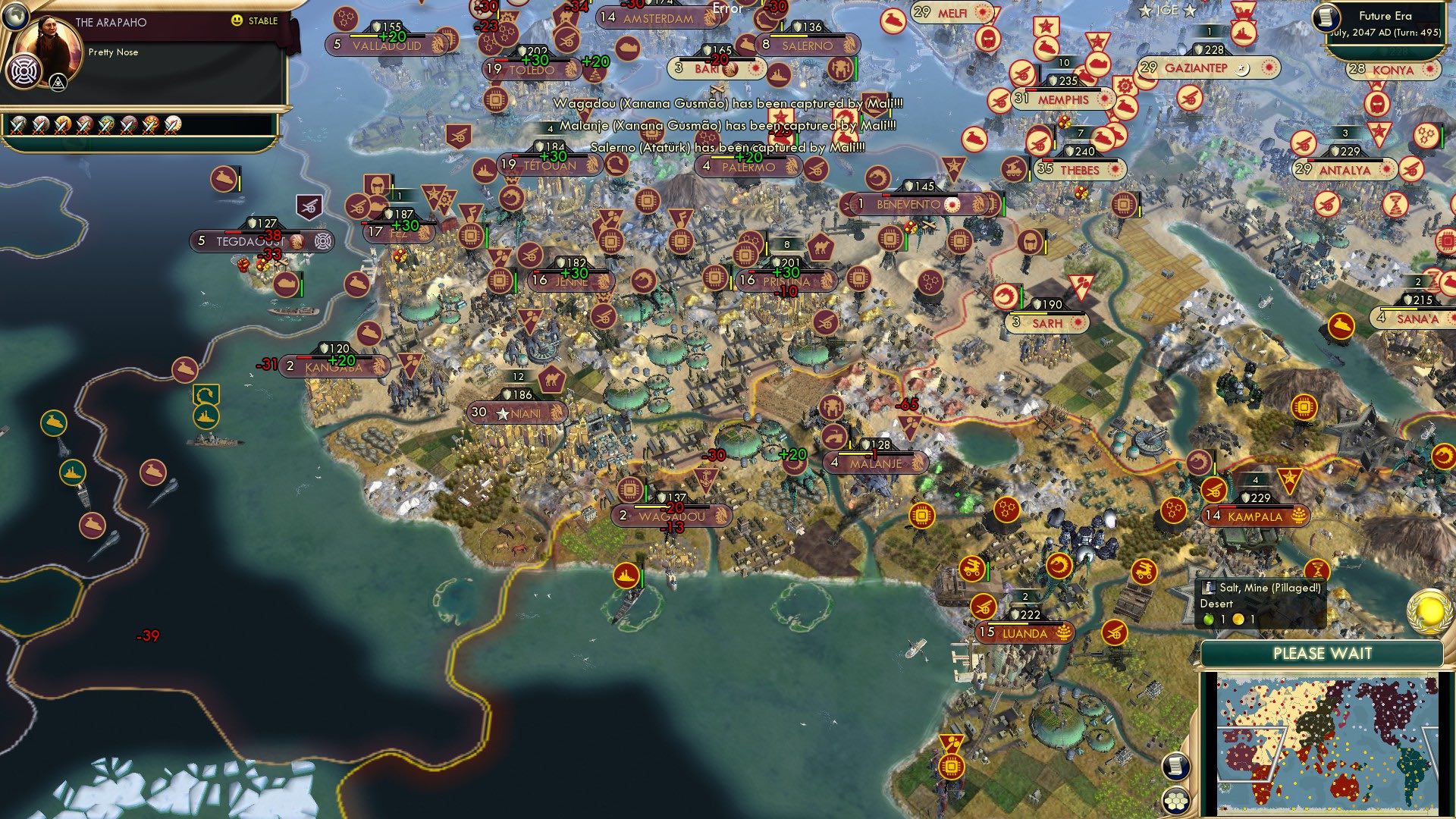Open the notification log scroll beside the minimap
Viewport: 1456px width, 819px height.
[x=1176, y=767]
